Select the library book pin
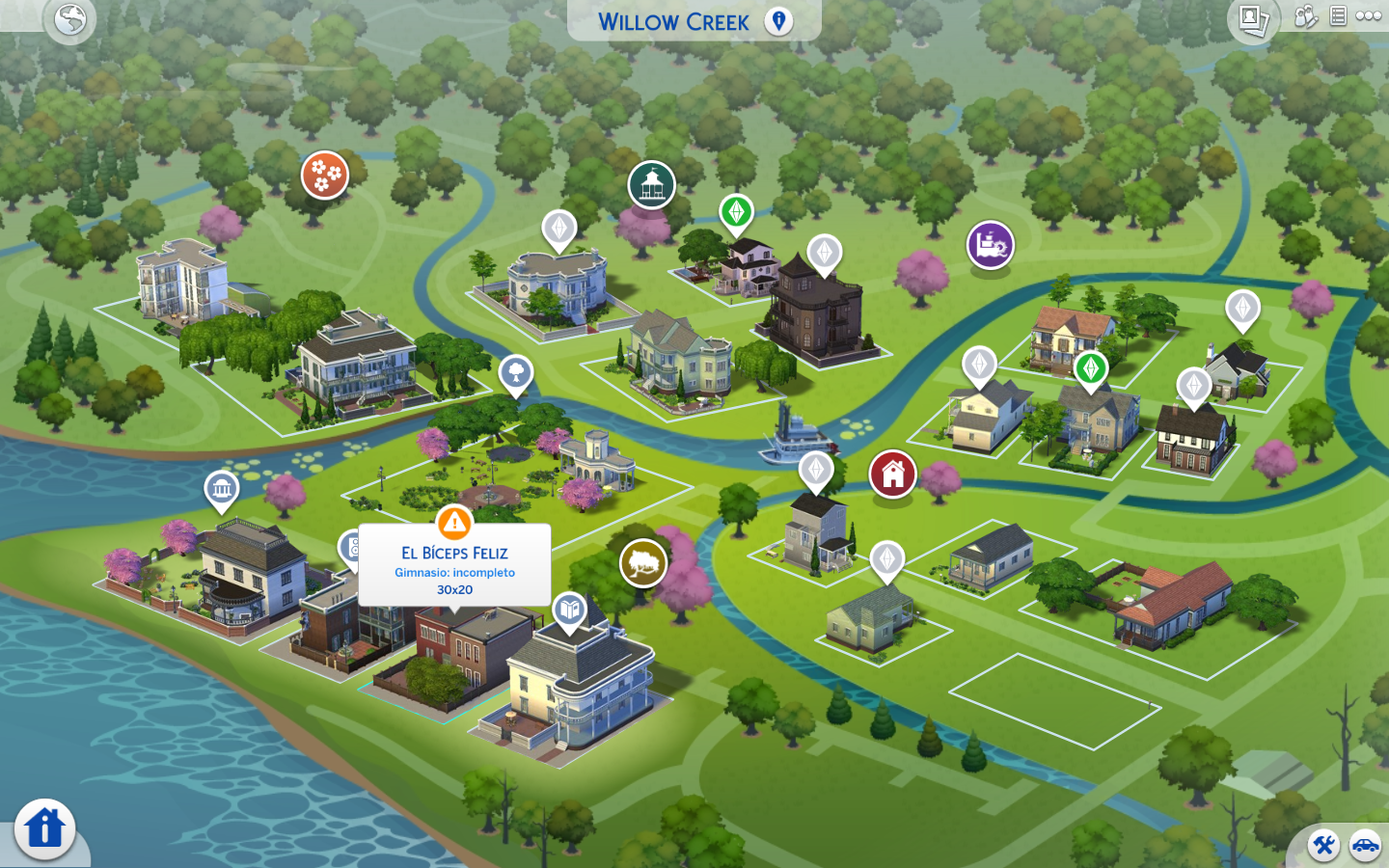Screen dimensions: 1389x868 [x=570, y=610]
